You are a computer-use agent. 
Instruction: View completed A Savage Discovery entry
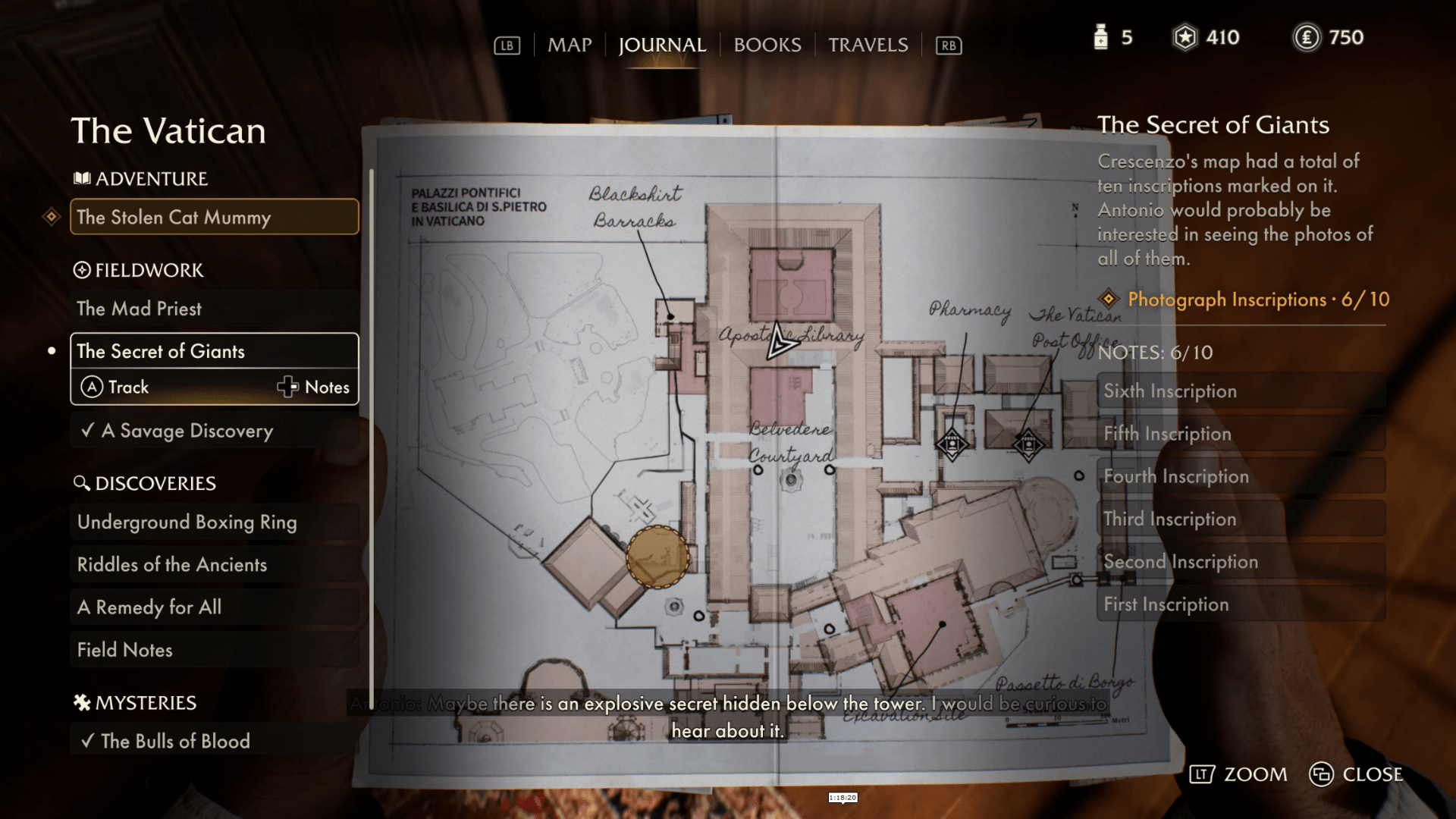tap(215, 431)
